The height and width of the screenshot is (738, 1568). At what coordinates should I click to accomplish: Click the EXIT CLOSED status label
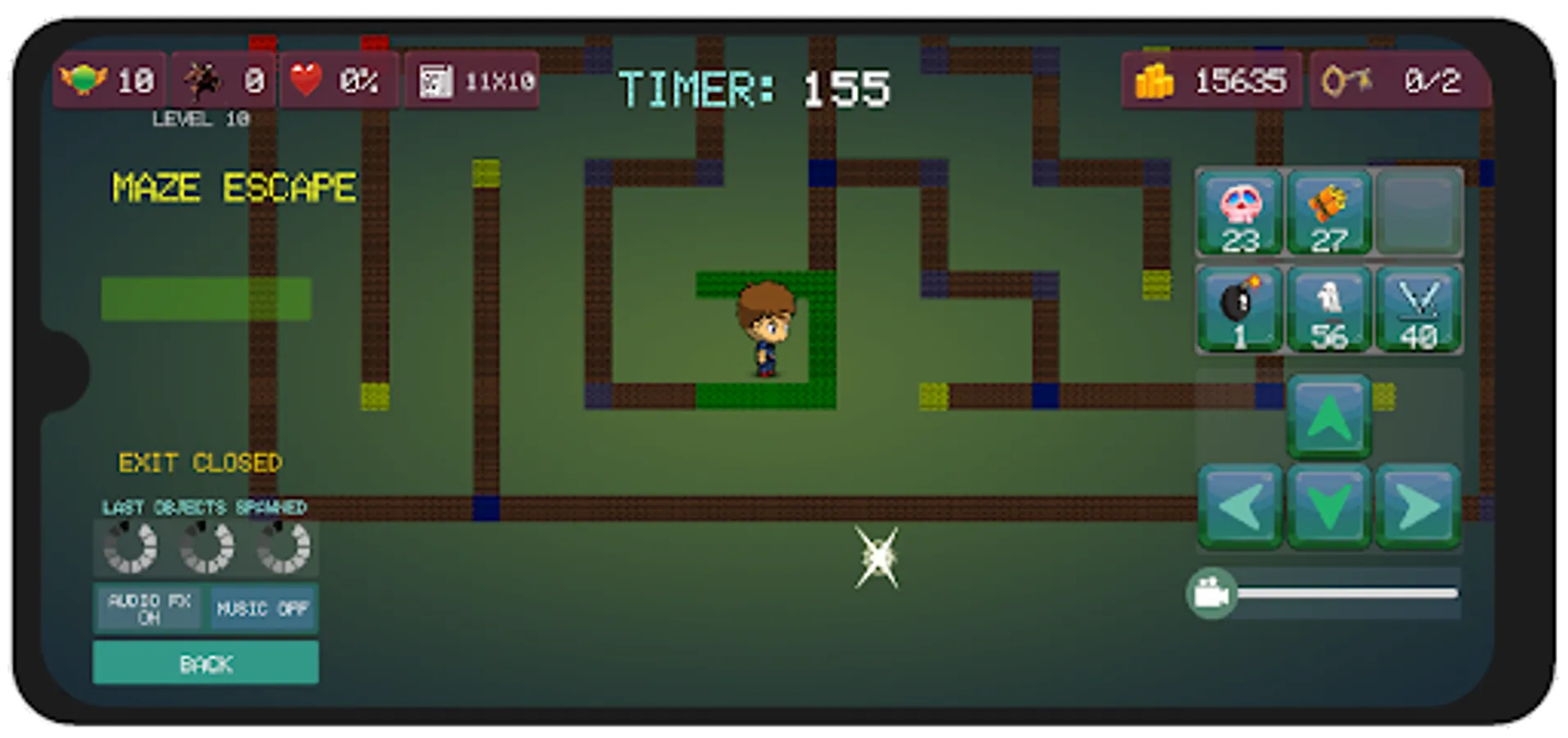pyautogui.click(x=200, y=462)
